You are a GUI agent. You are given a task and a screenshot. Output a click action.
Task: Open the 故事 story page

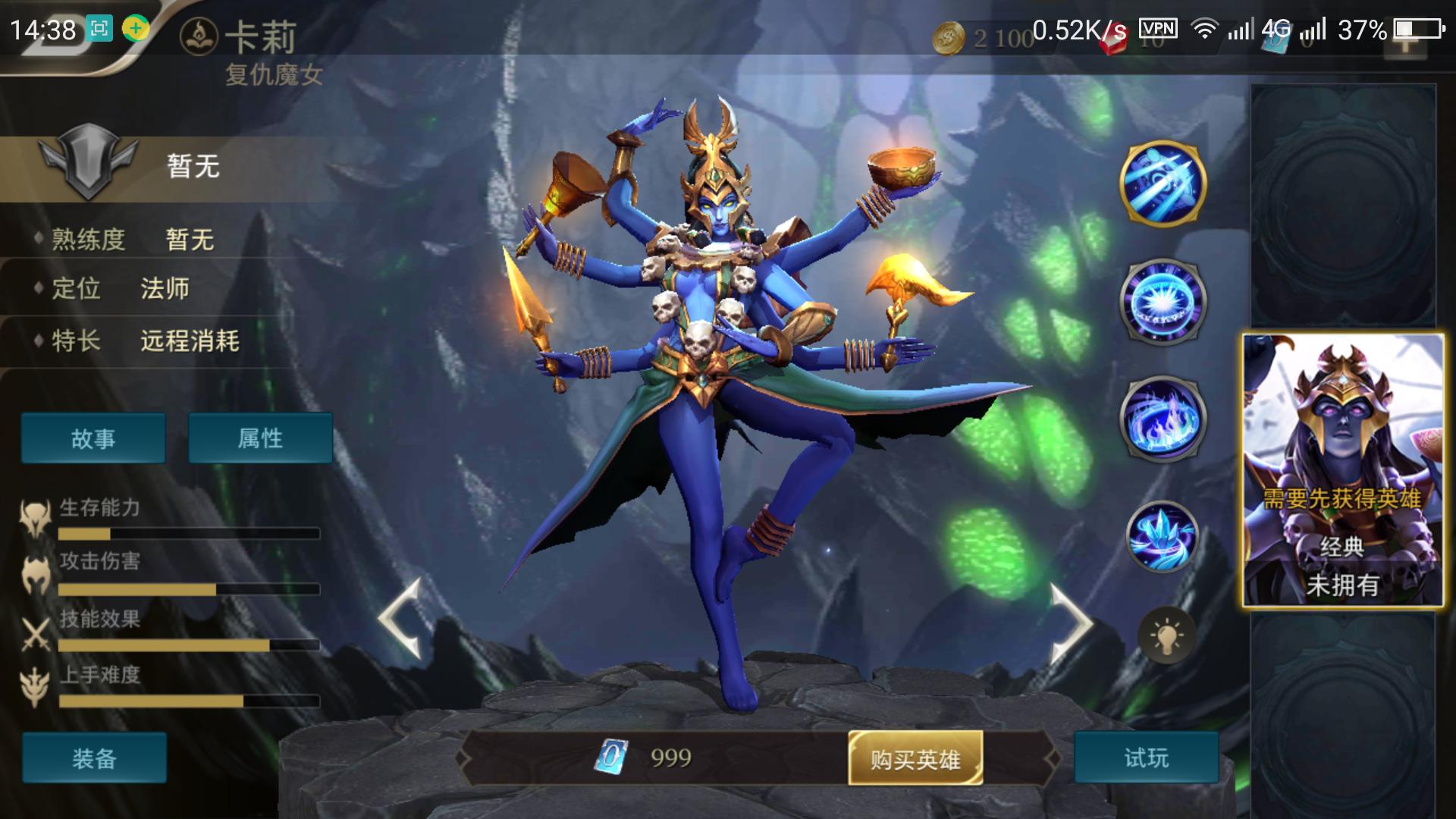pyautogui.click(x=93, y=438)
